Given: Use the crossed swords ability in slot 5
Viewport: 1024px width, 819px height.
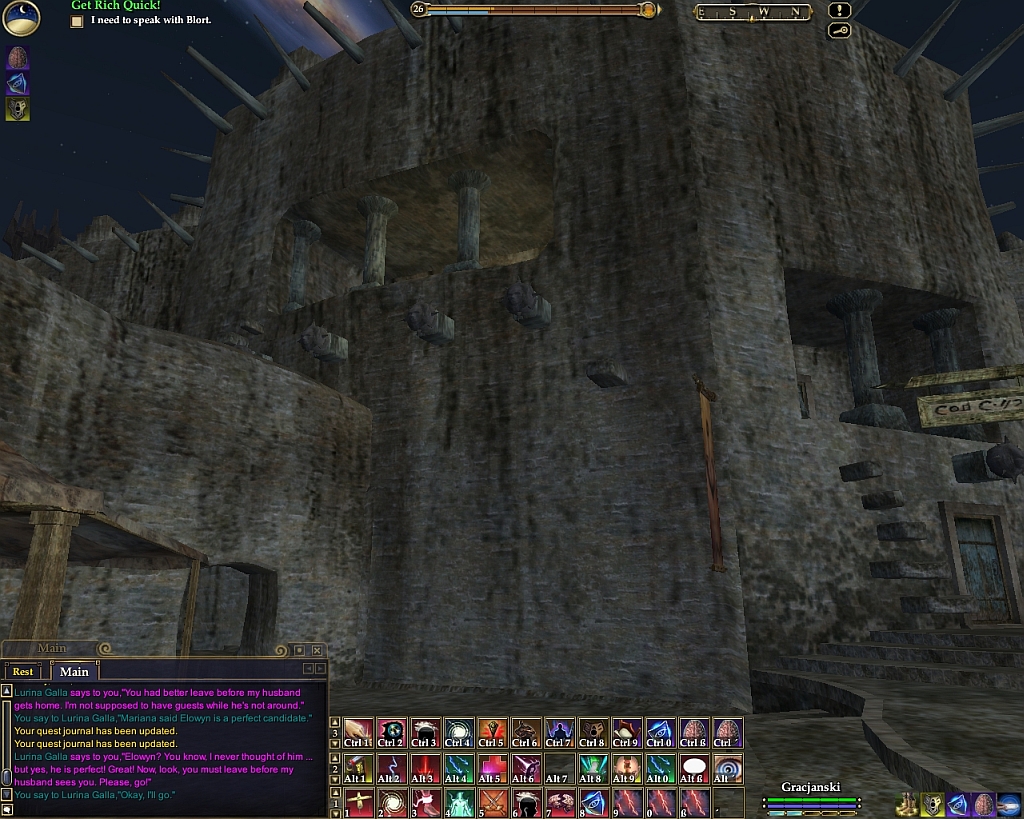Looking at the screenshot, I should tap(491, 803).
